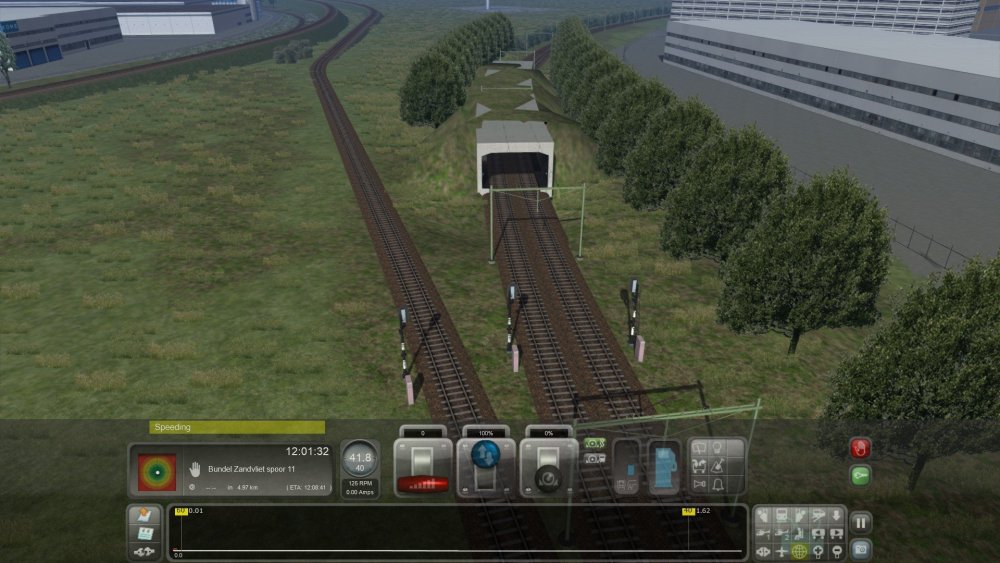Viewport: 1000px width, 563px height.
Task: Click the train brake lever
Action: tap(549, 467)
